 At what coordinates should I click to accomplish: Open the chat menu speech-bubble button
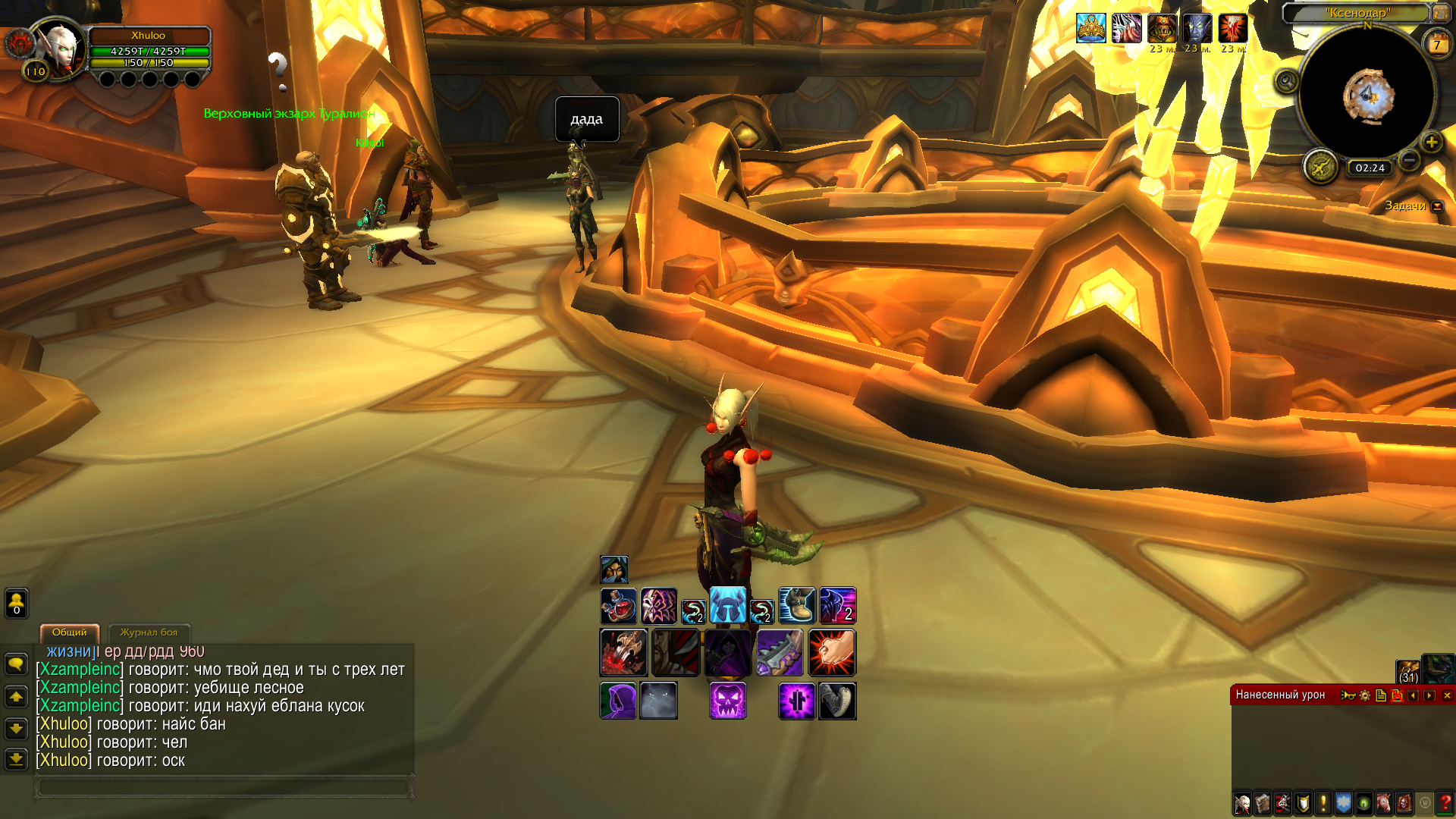(x=16, y=664)
